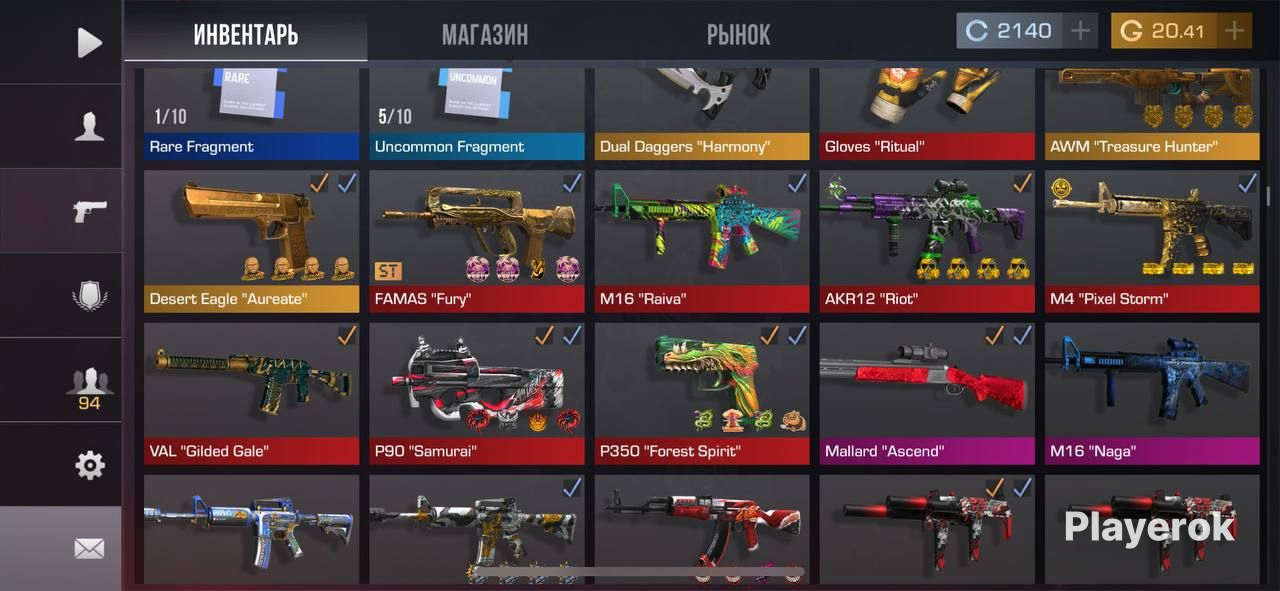The height and width of the screenshot is (591, 1280).
Task: Pick the M16 "Raiva" skin
Action: [x=702, y=241]
